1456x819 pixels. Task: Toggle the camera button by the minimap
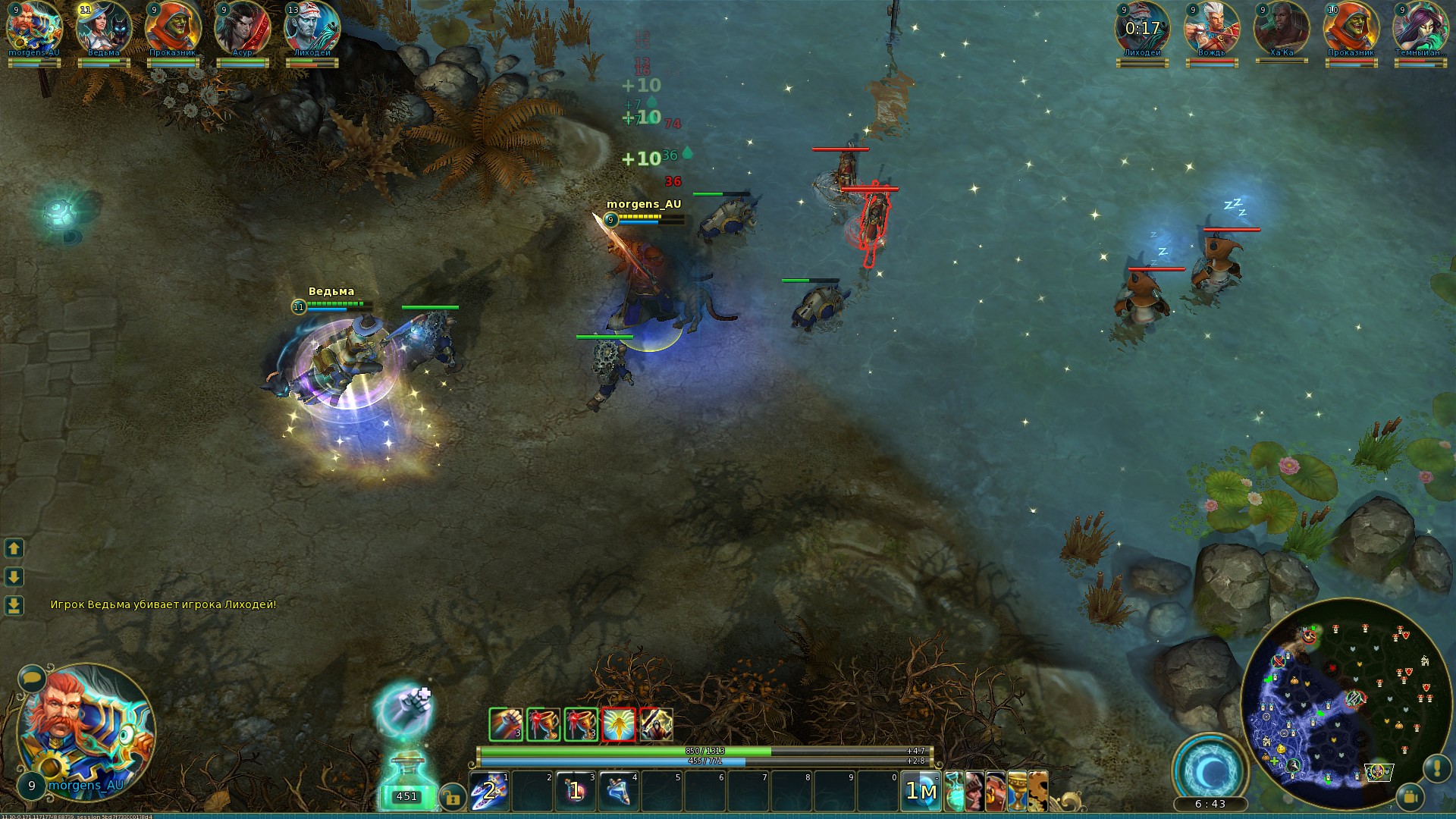[x=1410, y=796]
